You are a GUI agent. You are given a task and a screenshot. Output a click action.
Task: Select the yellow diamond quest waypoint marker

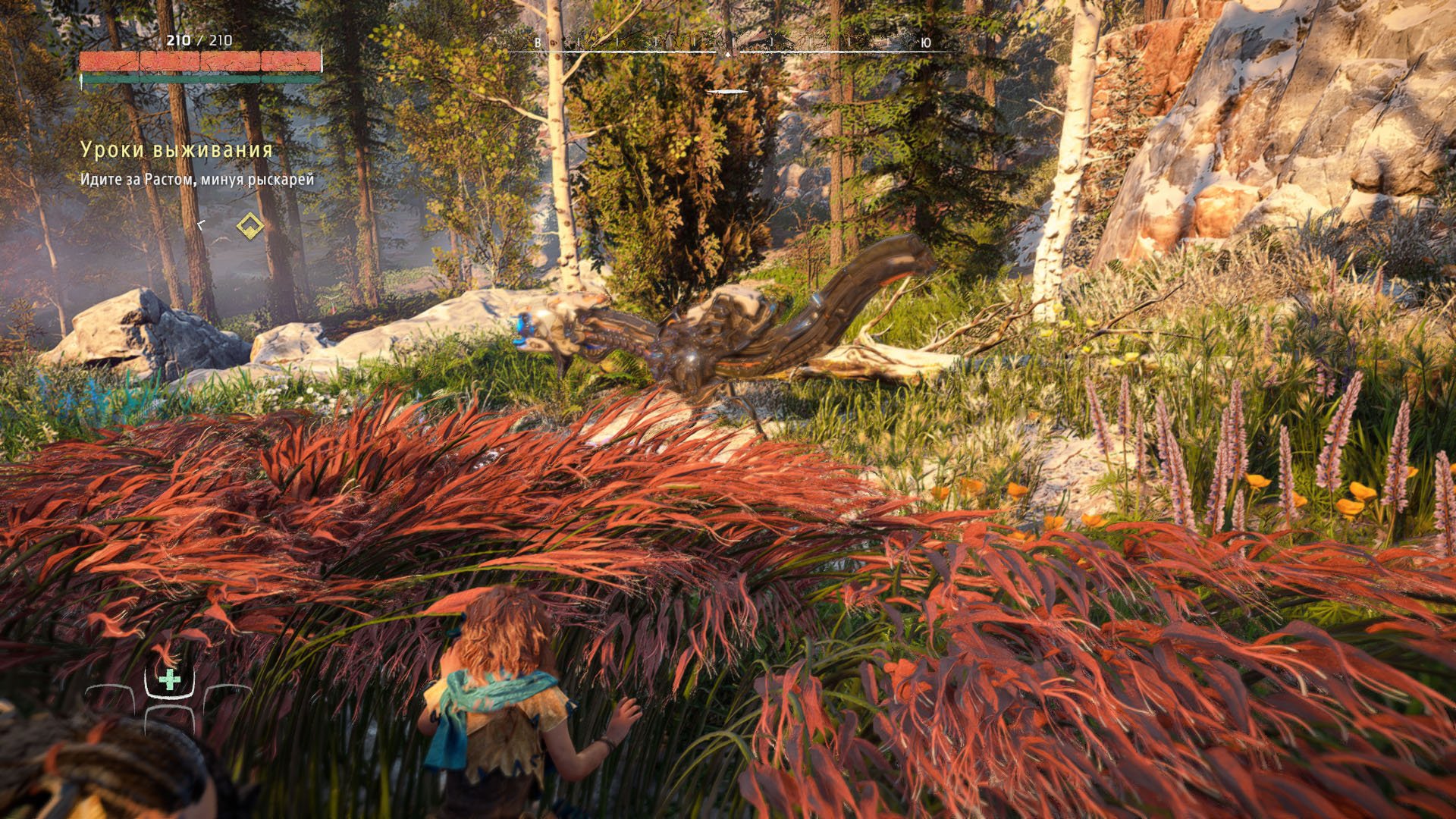click(250, 225)
